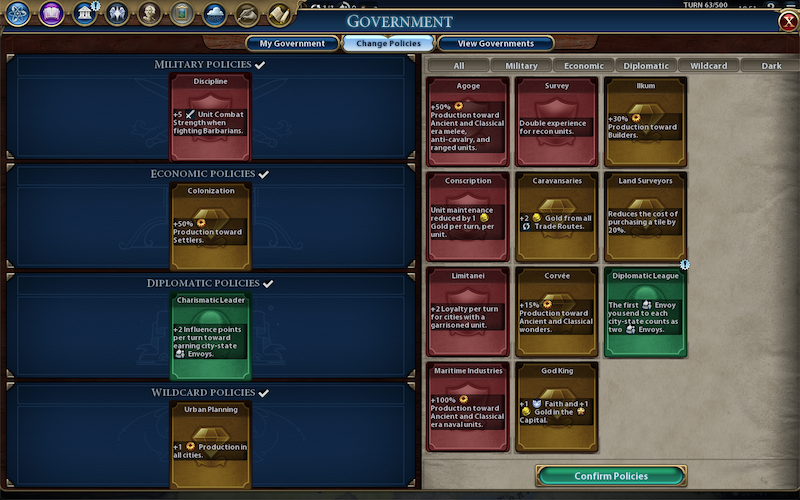Click the slotted Discipline military policy
Image resolution: width=800 pixels, height=500 pixels.
tap(210, 116)
